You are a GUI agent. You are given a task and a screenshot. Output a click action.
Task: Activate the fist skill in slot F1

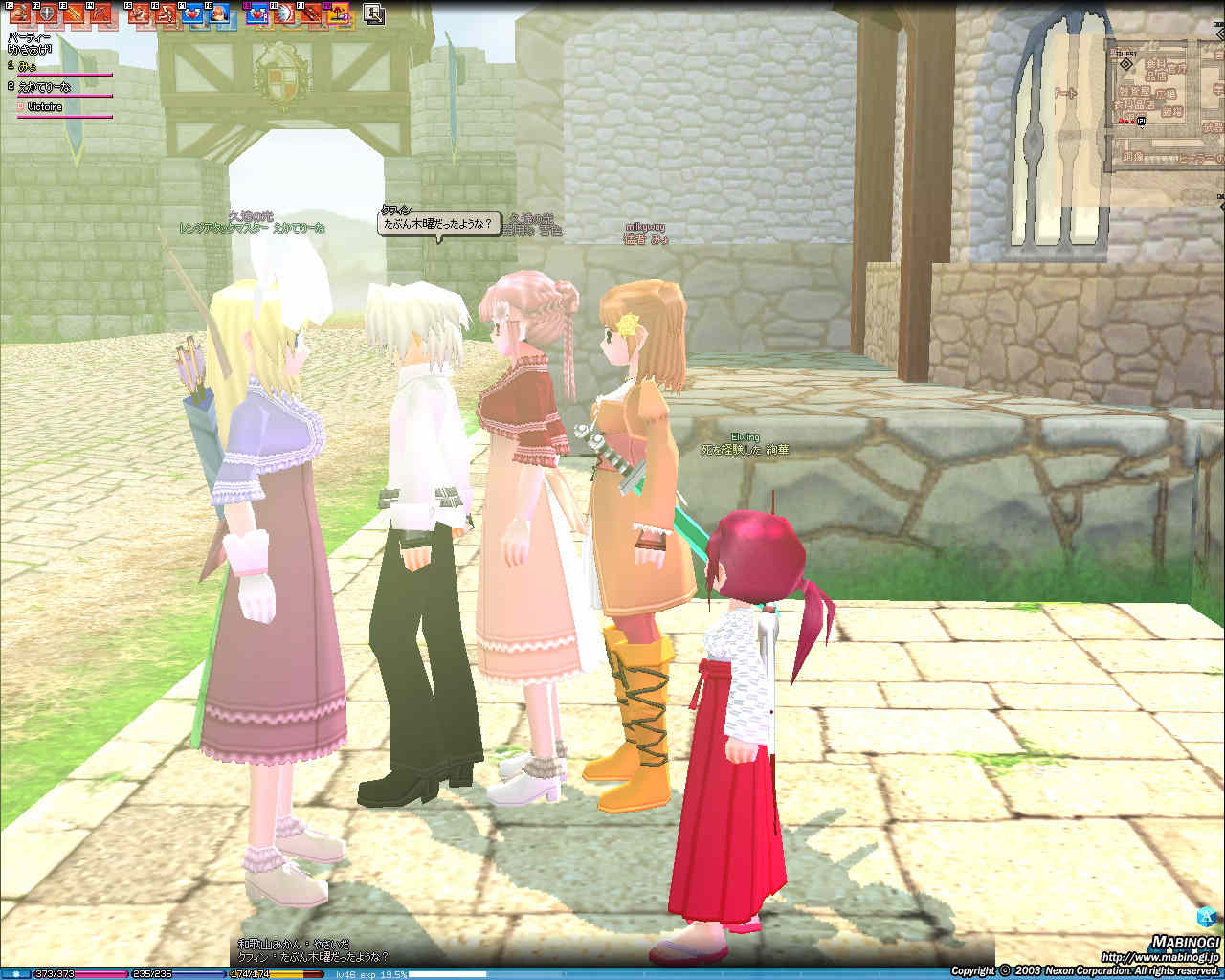pyautogui.click(x=19, y=13)
